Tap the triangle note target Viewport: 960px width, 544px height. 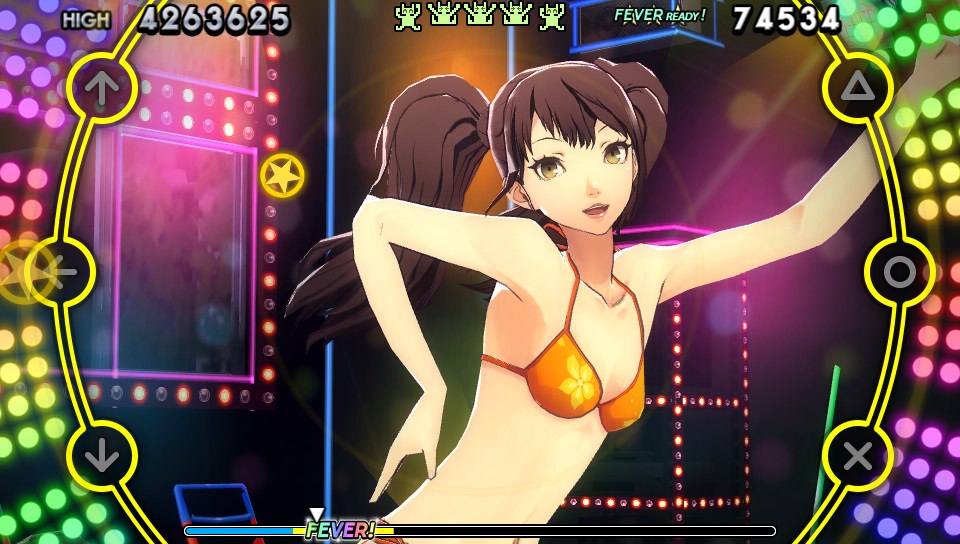(x=857, y=88)
